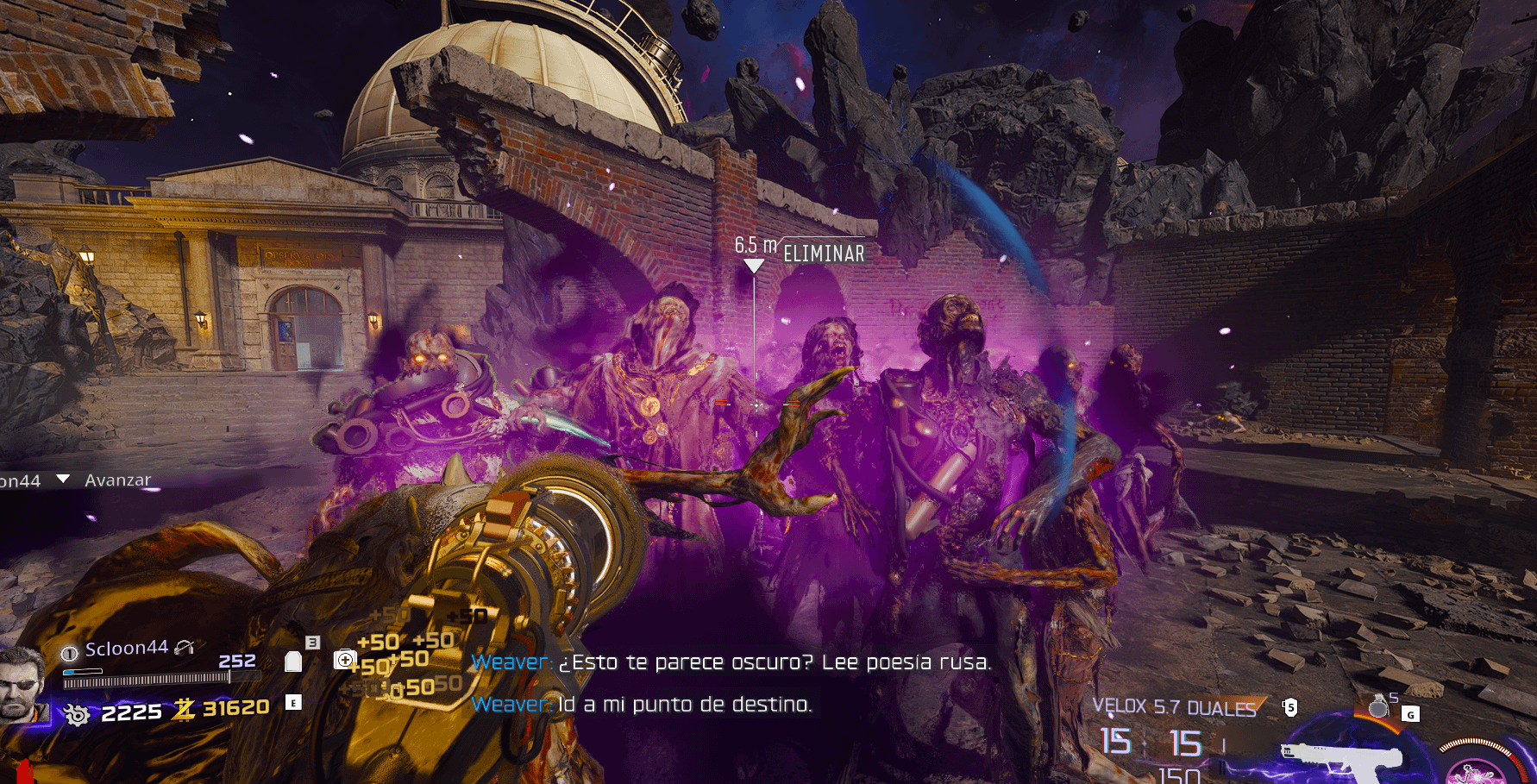Image resolution: width=1537 pixels, height=784 pixels.
Task: Select the self-revive medkit icon
Action: 345,660
